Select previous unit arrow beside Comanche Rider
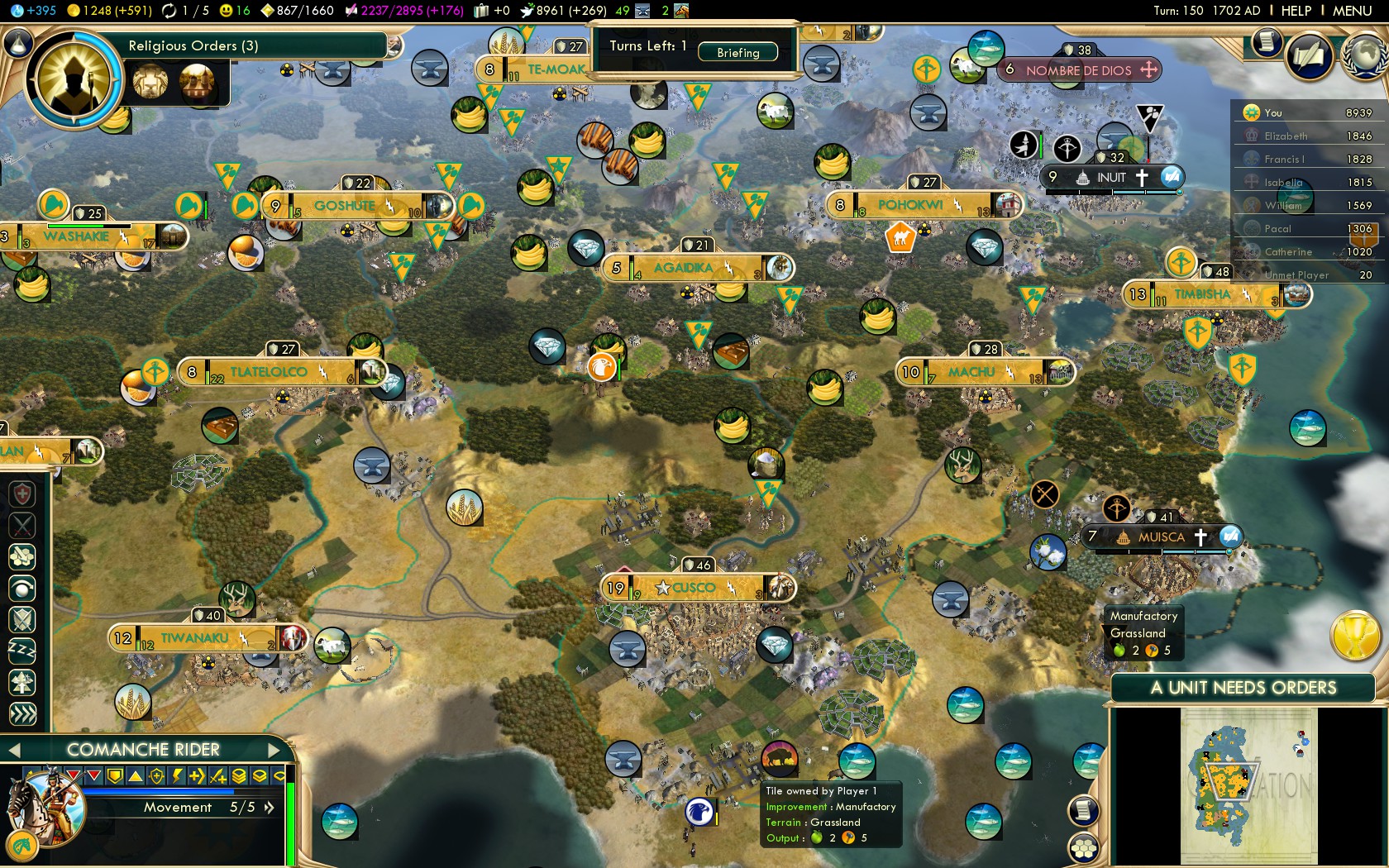 pyautogui.click(x=13, y=750)
